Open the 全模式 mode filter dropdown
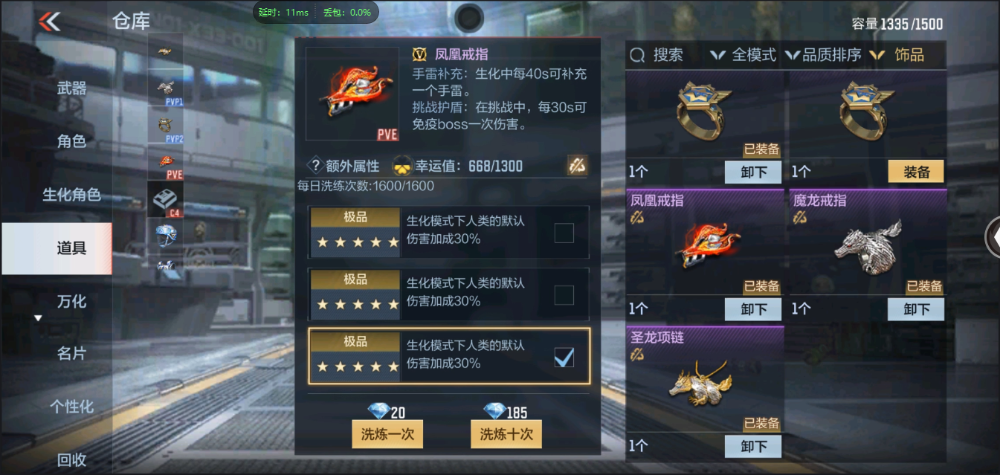 pos(743,55)
